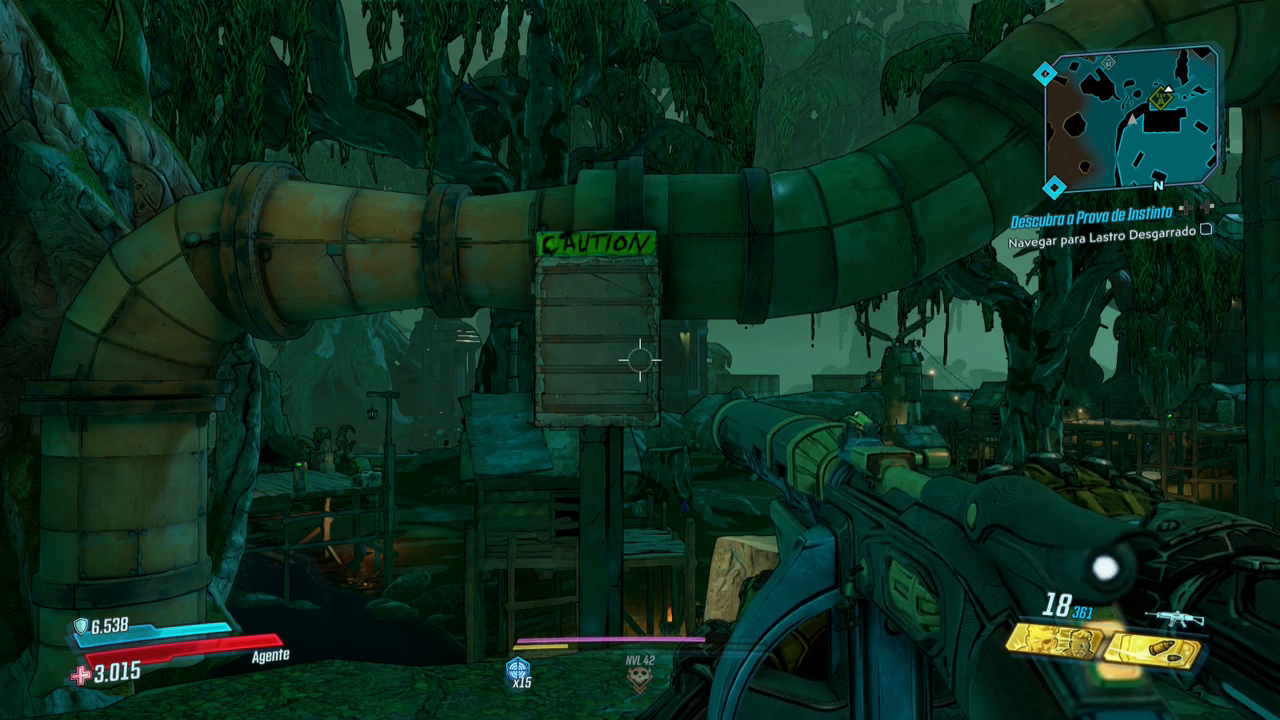
Task: Choose the gold weapon card with face
Action: tap(1054, 641)
